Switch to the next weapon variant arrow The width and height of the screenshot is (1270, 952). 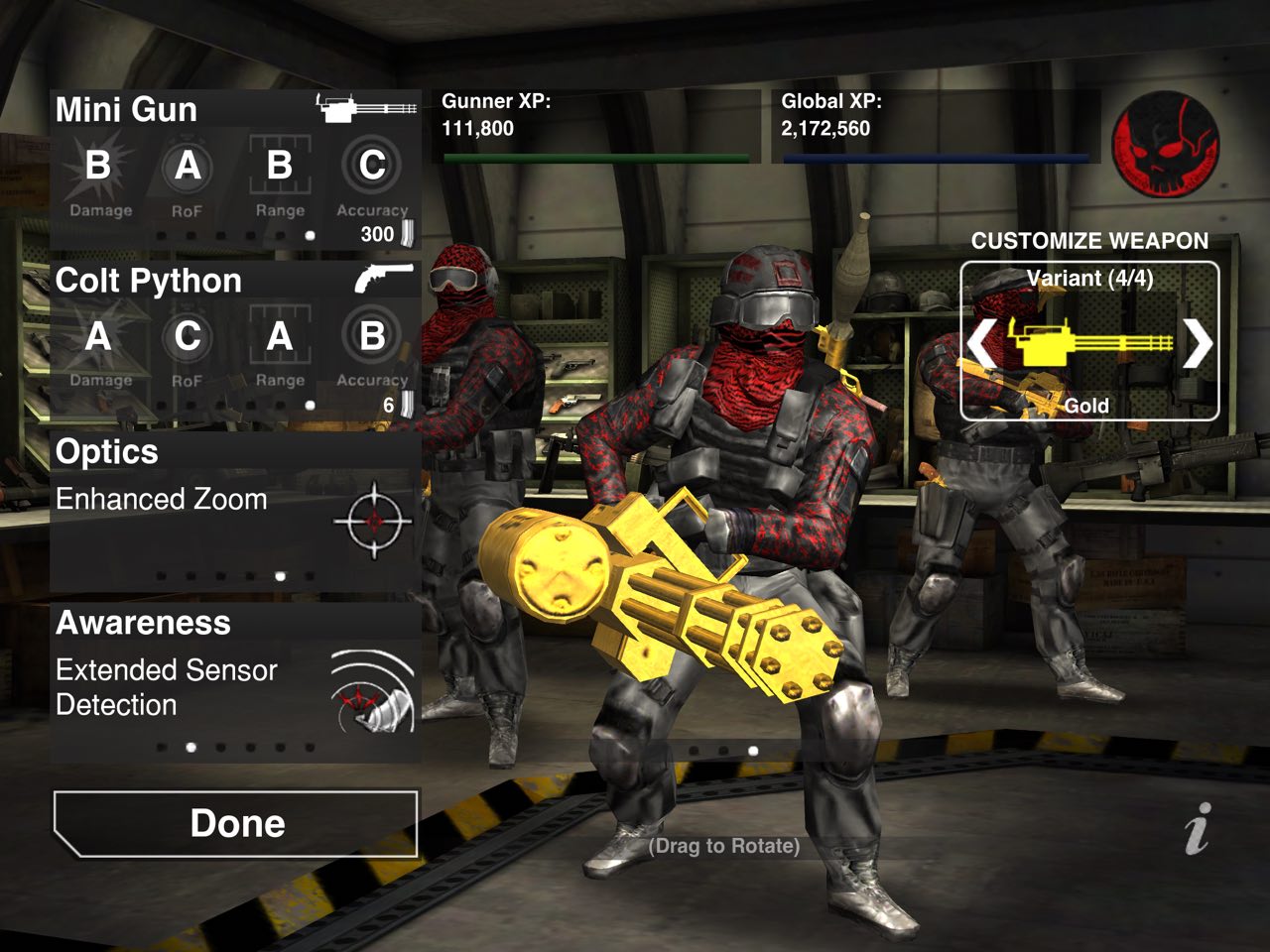point(1197,343)
